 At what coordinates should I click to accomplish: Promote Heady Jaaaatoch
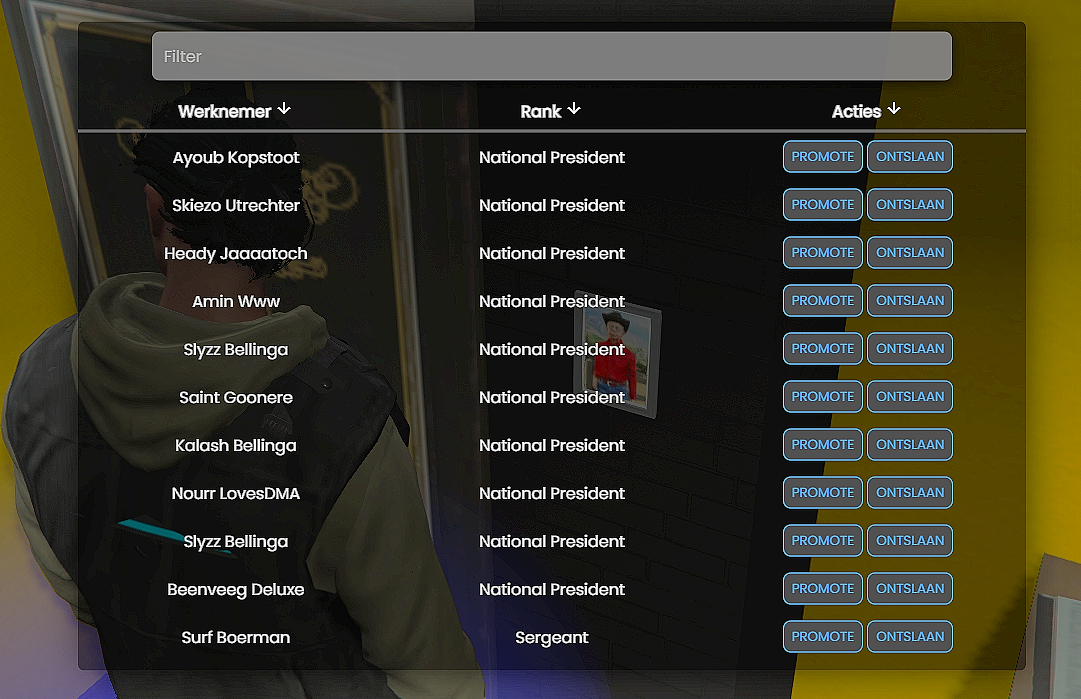point(822,253)
